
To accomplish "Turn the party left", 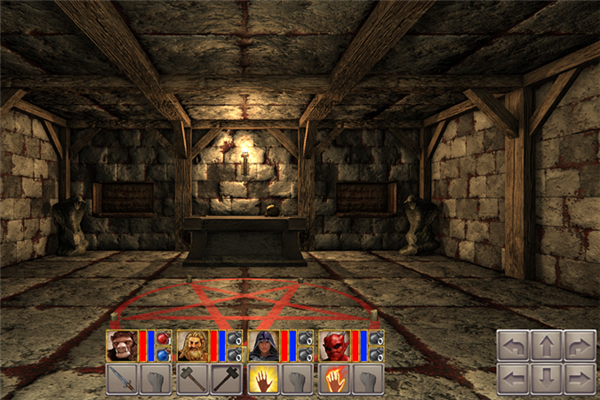I will [514, 346].
